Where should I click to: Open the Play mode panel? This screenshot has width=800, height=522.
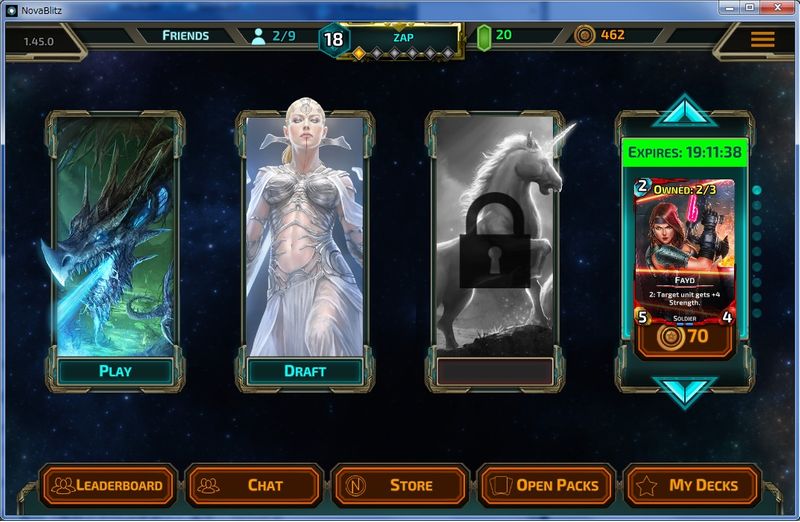click(115, 371)
